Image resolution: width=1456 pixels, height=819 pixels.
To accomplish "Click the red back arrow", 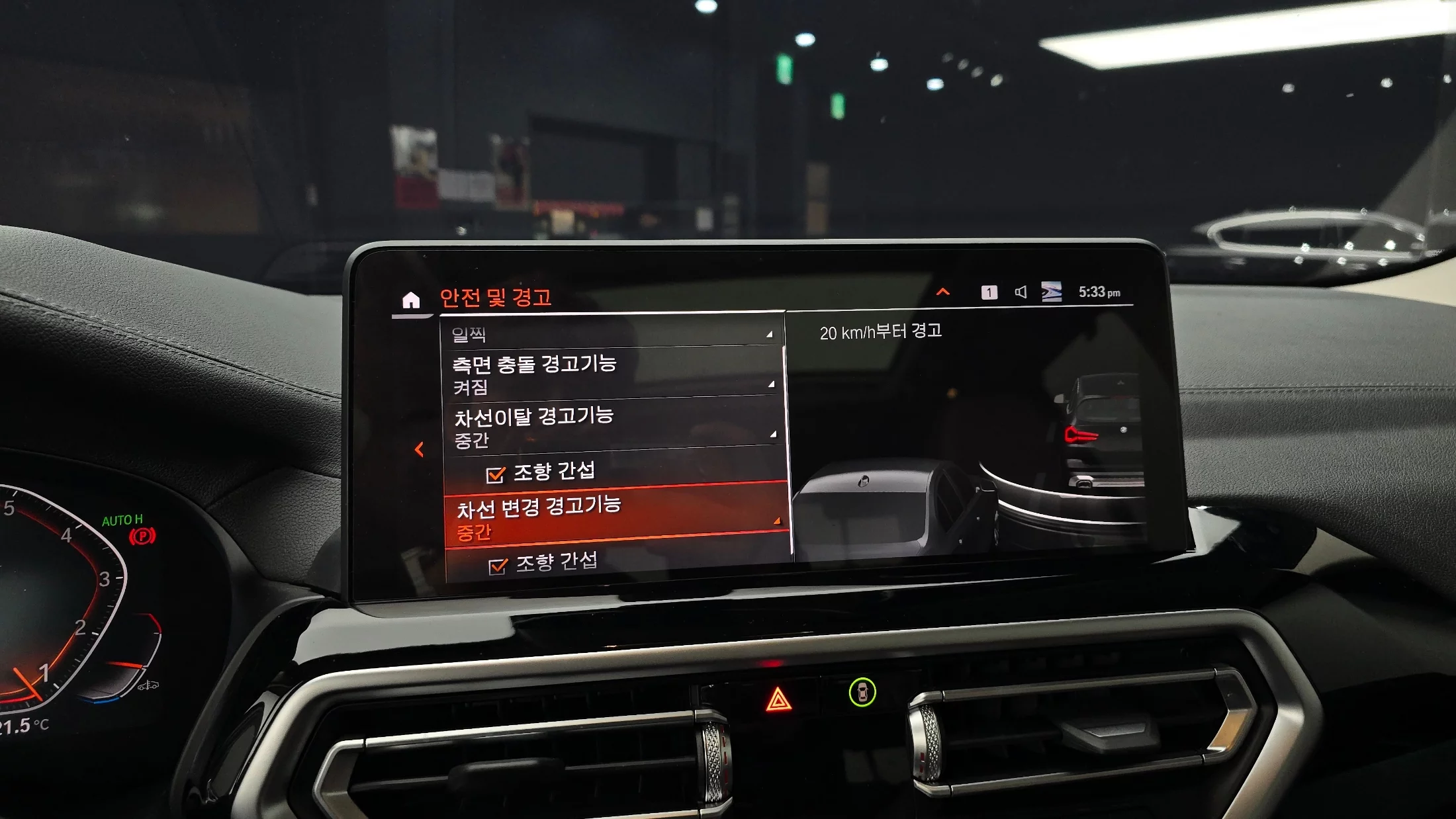I will pyautogui.click(x=419, y=450).
